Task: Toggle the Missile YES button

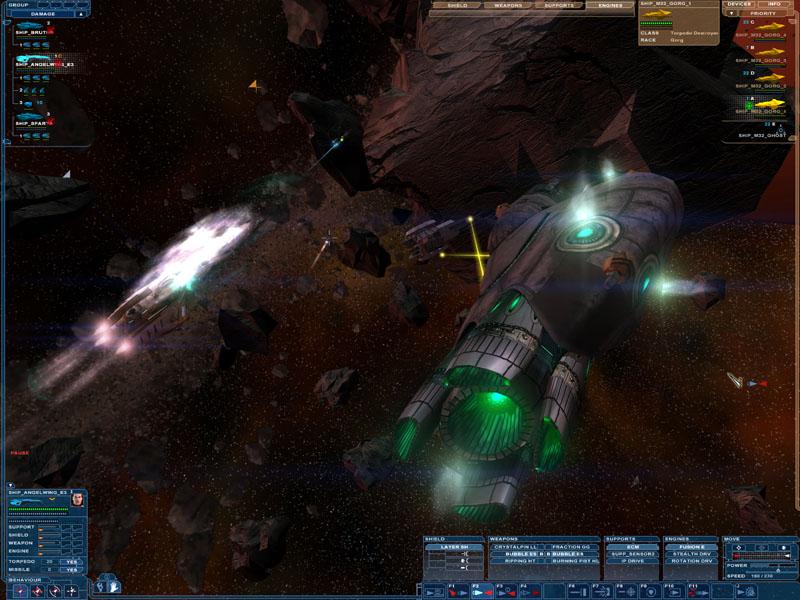Action: 71,569
